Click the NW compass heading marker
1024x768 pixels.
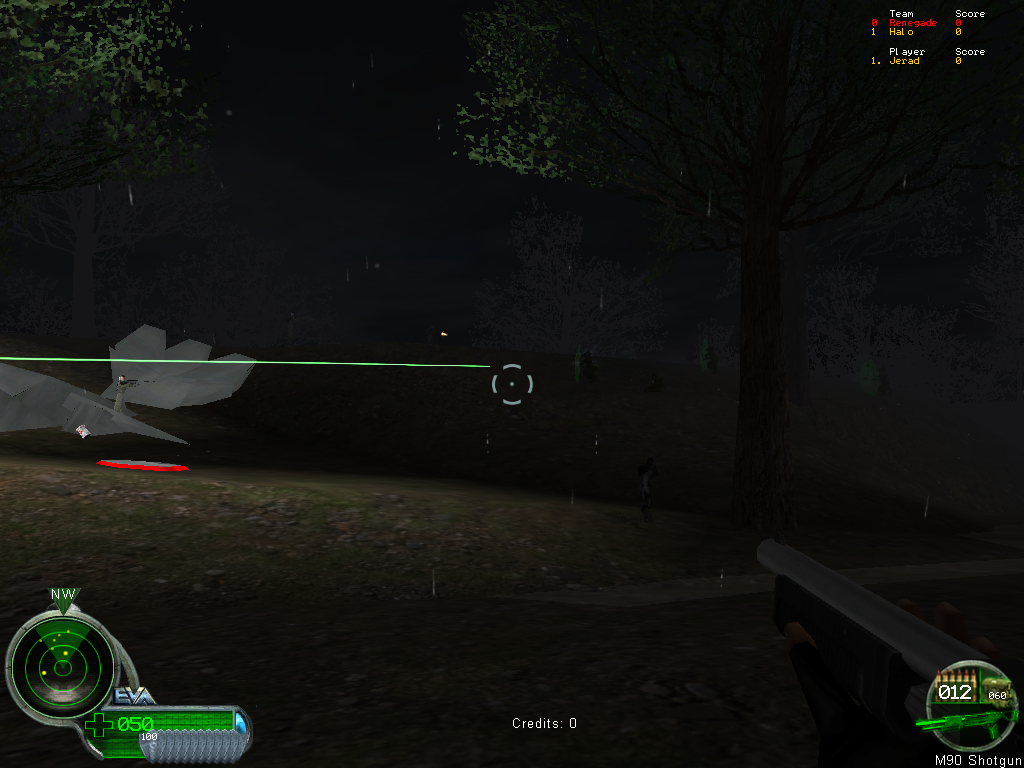point(63,596)
